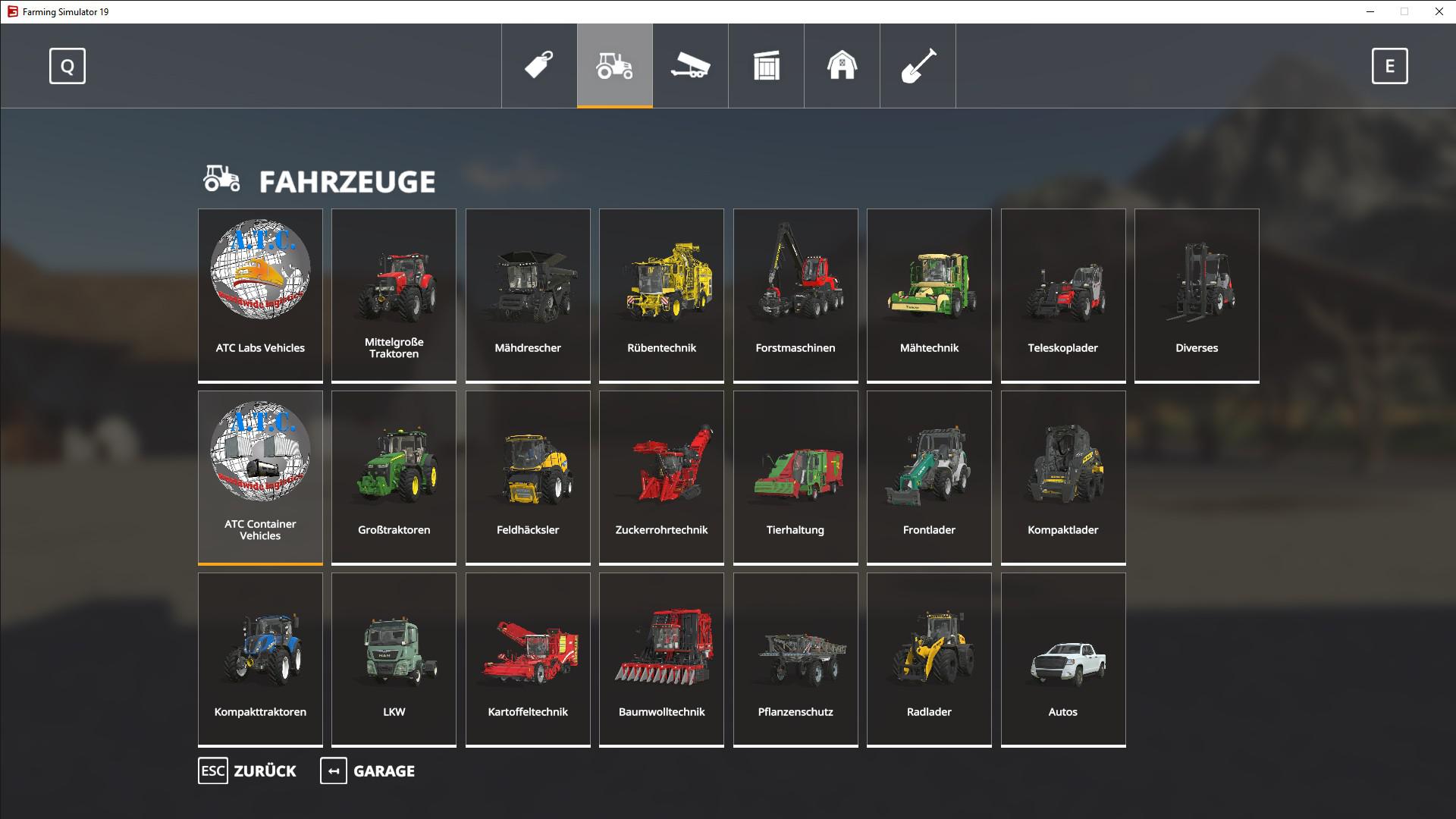Select the Kompaktlader category
Screen dimensions: 1456x819
(x=1062, y=477)
